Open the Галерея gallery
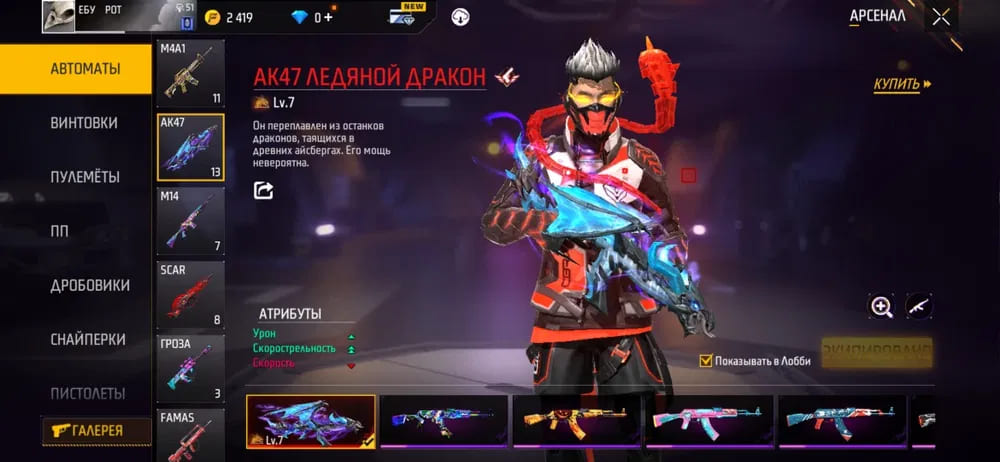Image resolution: width=1000 pixels, height=462 pixels. coord(96,431)
